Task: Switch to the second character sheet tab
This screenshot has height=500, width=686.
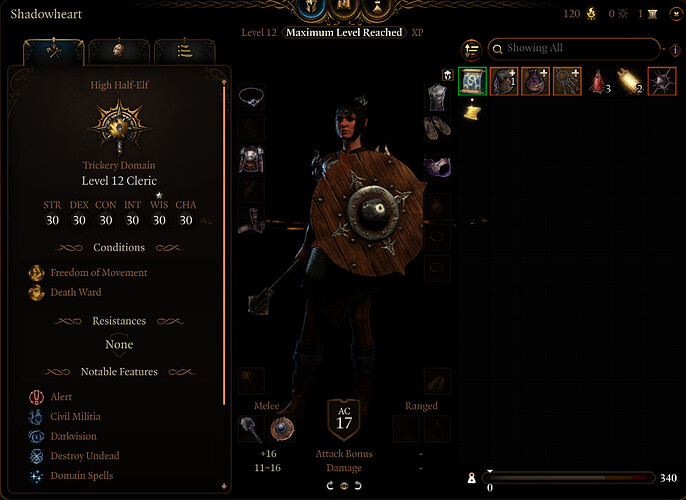Action: click(x=119, y=50)
